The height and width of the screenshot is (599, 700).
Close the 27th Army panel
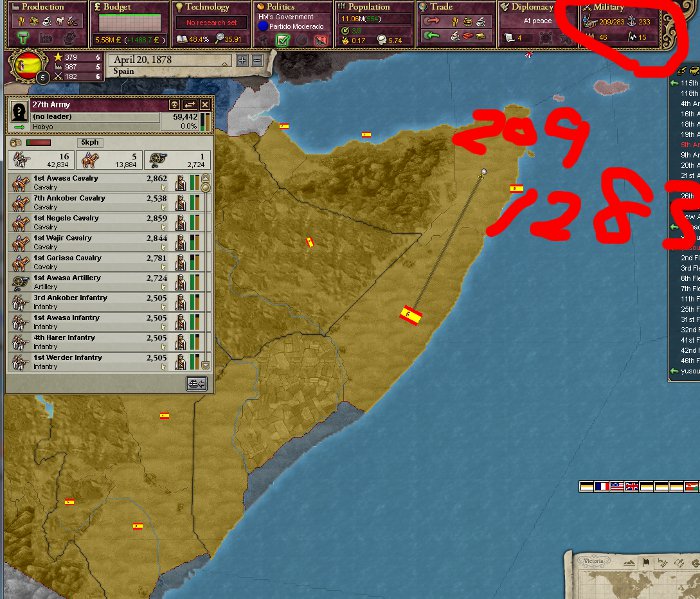point(205,104)
